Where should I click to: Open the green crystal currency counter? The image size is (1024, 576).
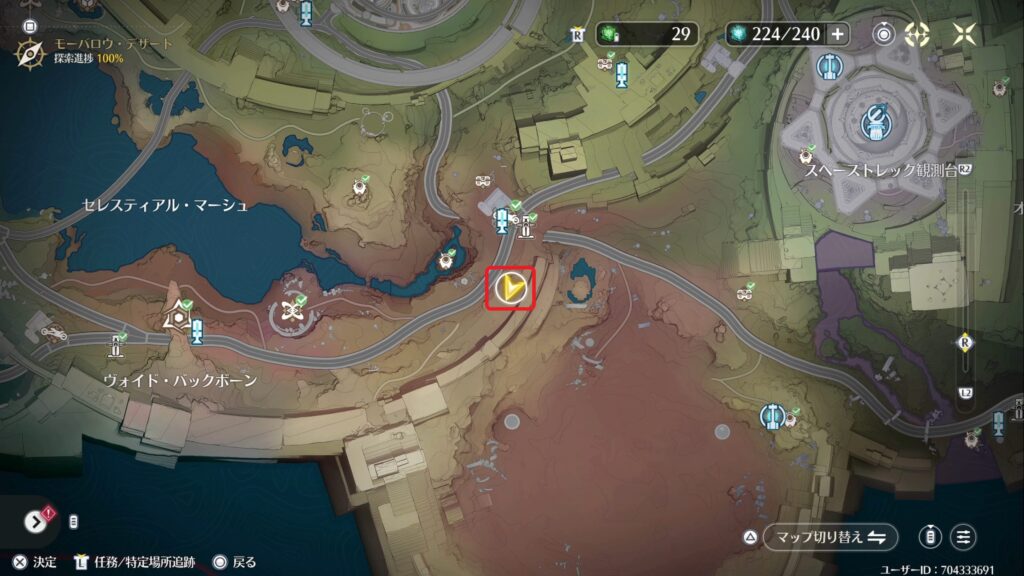pos(646,34)
